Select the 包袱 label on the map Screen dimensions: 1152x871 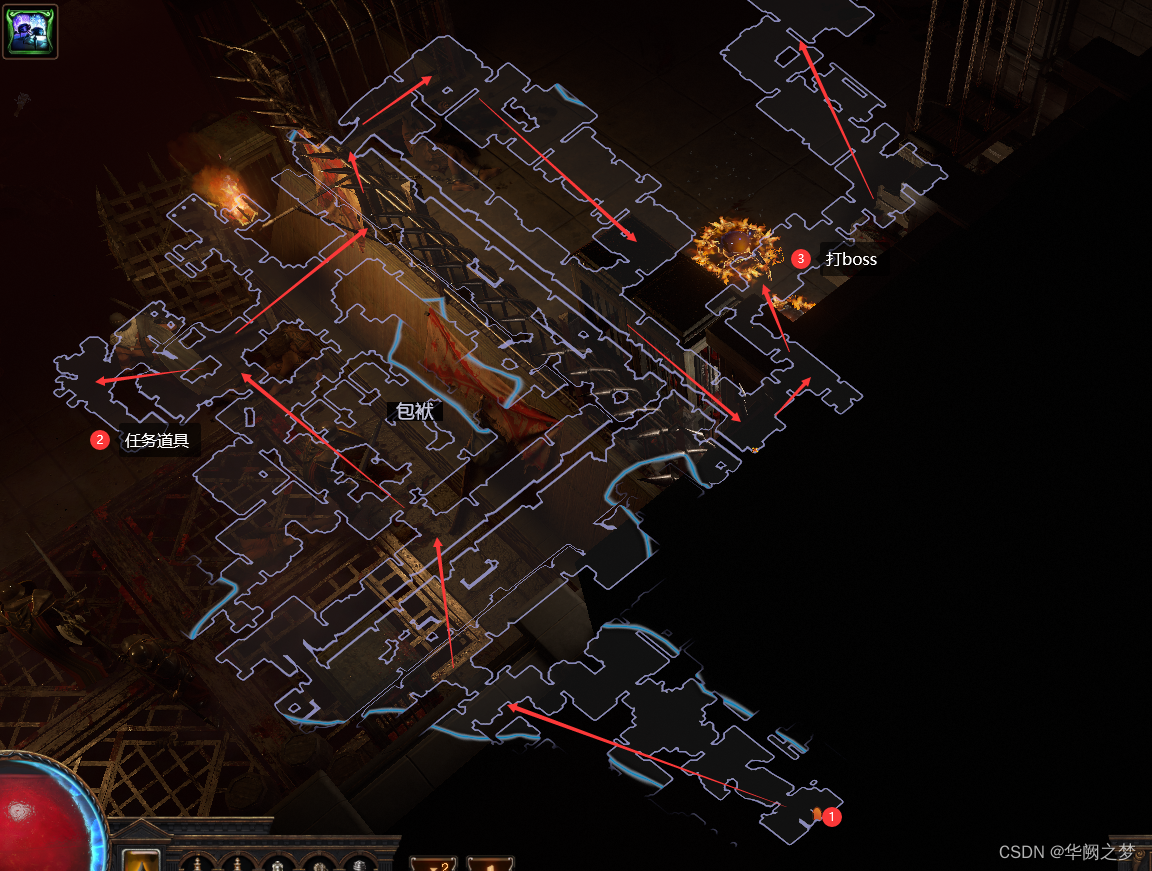[414, 411]
